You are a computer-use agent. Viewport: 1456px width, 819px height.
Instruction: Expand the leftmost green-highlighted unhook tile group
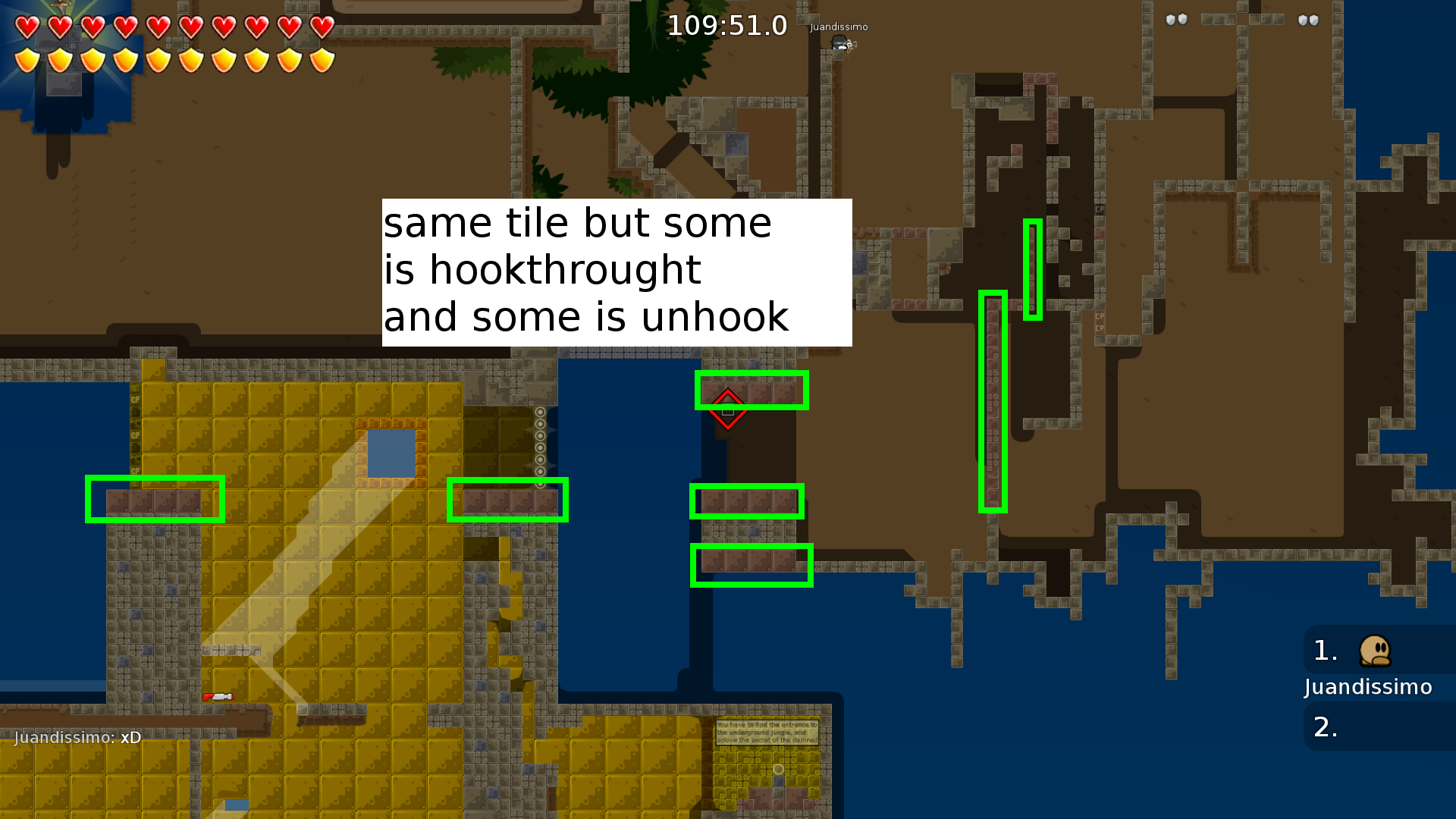[155, 498]
